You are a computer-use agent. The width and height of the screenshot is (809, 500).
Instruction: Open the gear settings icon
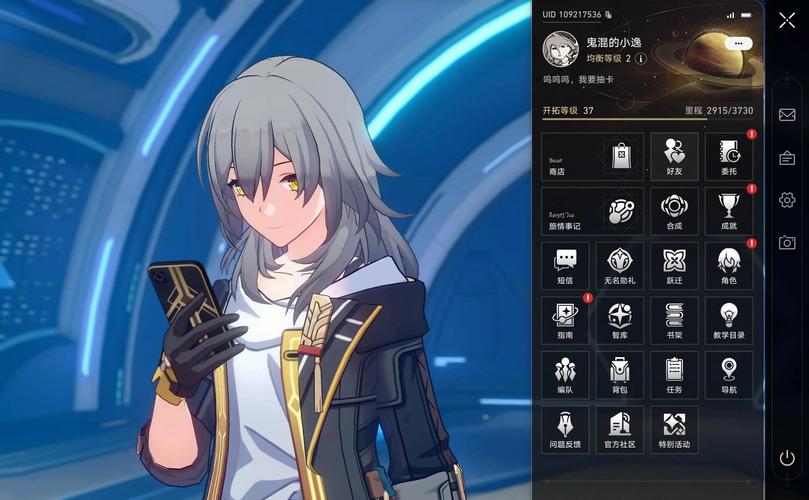[787, 200]
